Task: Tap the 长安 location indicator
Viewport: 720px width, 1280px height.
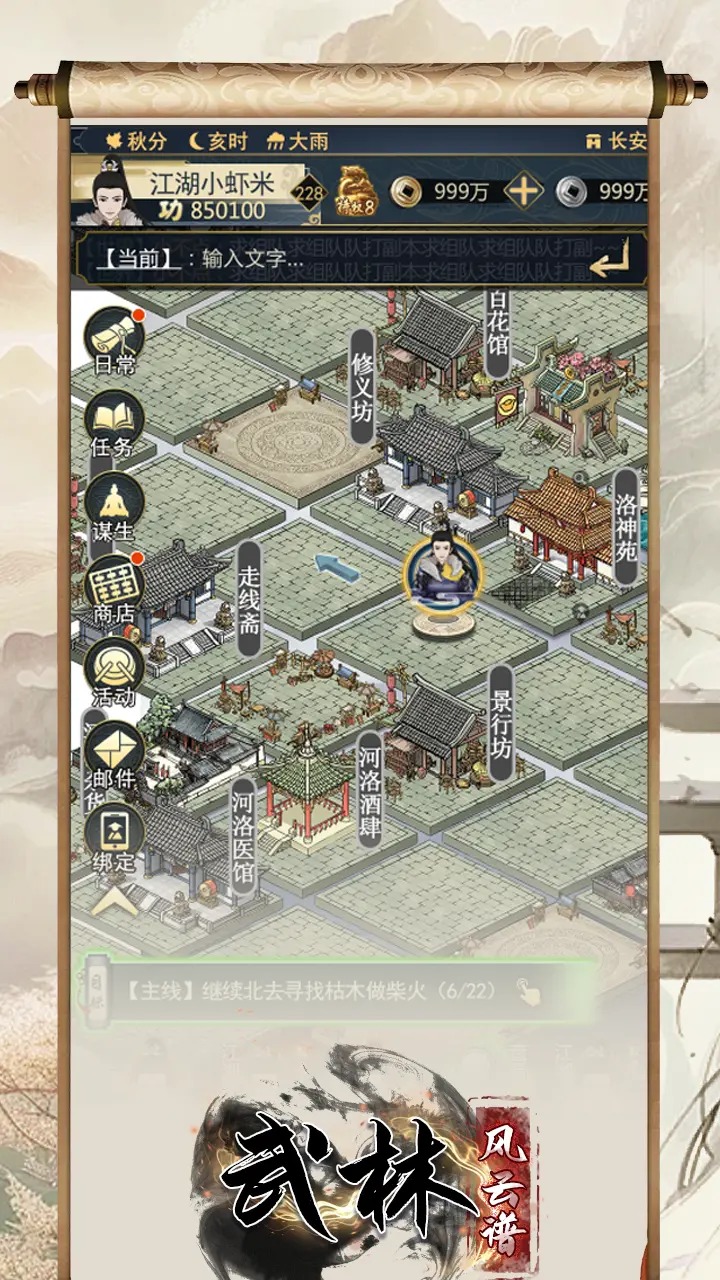Action: pos(616,141)
